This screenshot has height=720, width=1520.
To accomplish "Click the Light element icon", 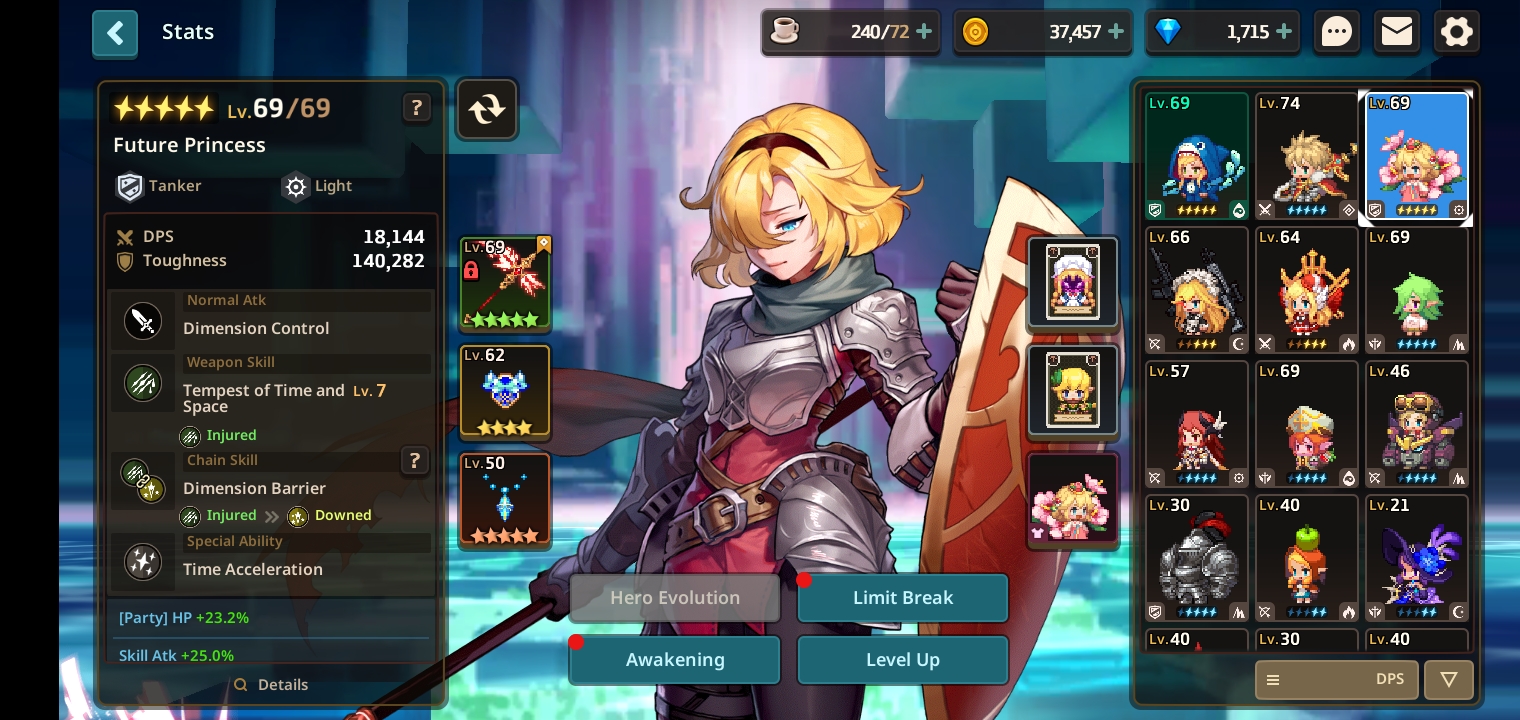I will pos(296,186).
